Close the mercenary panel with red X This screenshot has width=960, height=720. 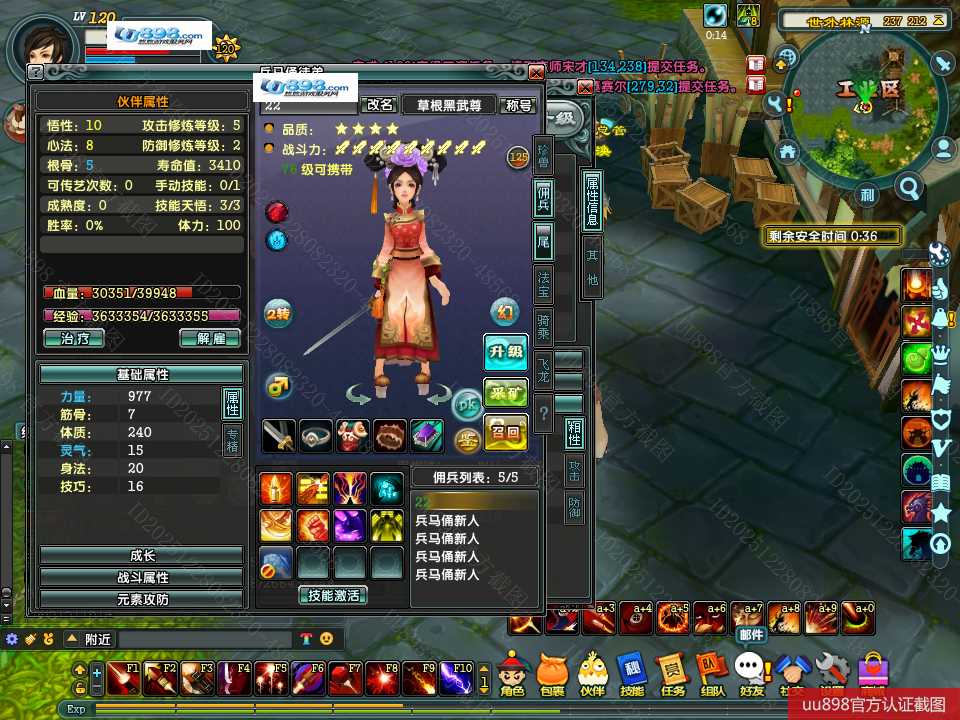[536, 73]
